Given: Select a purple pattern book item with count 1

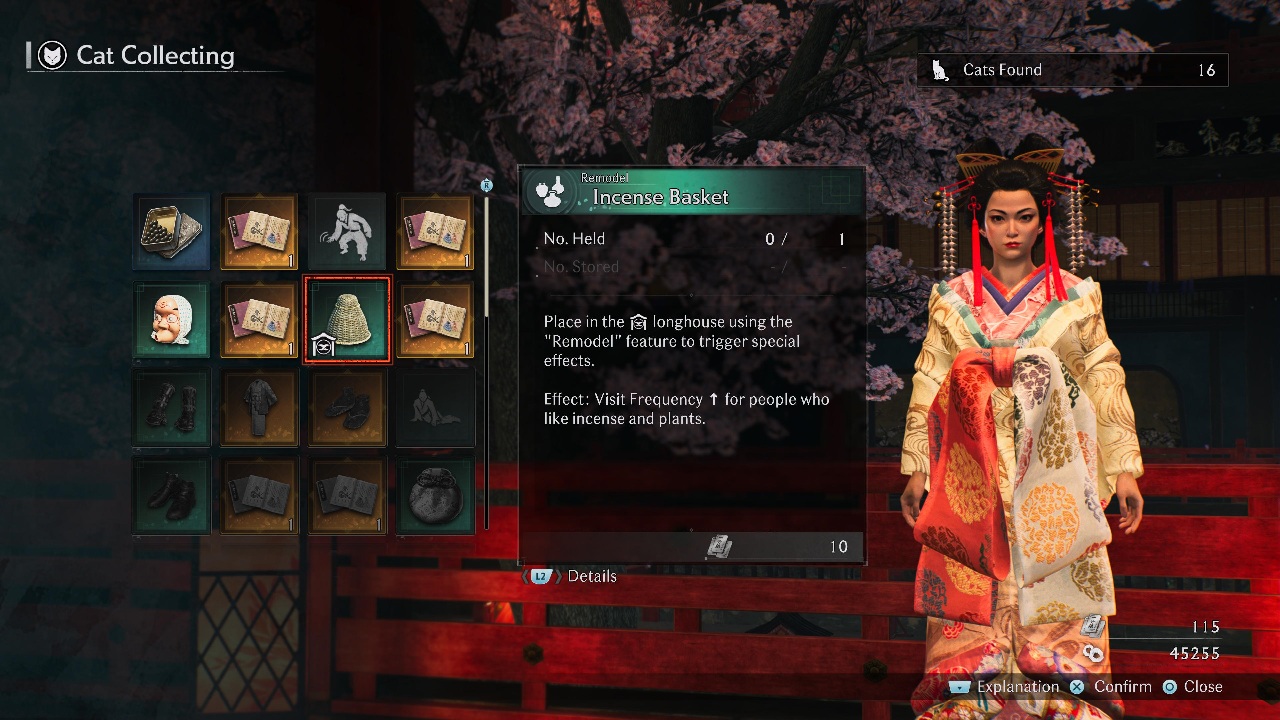Looking at the screenshot, I should [x=259, y=232].
